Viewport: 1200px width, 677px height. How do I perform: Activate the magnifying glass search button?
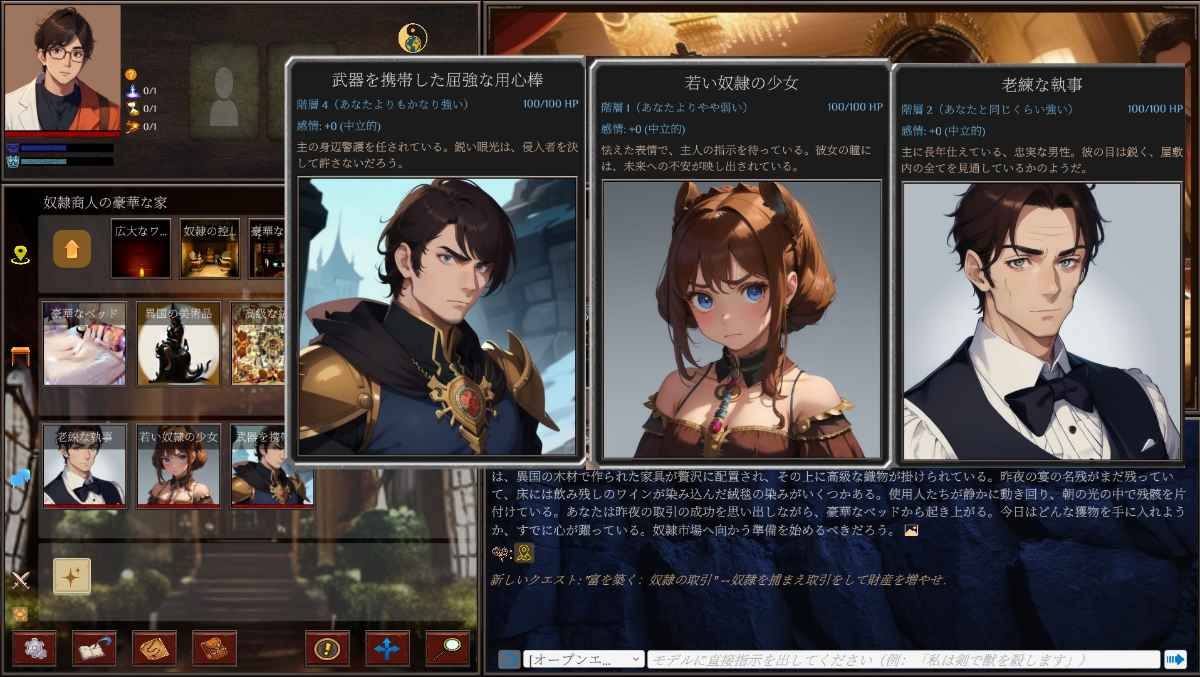click(447, 648)
